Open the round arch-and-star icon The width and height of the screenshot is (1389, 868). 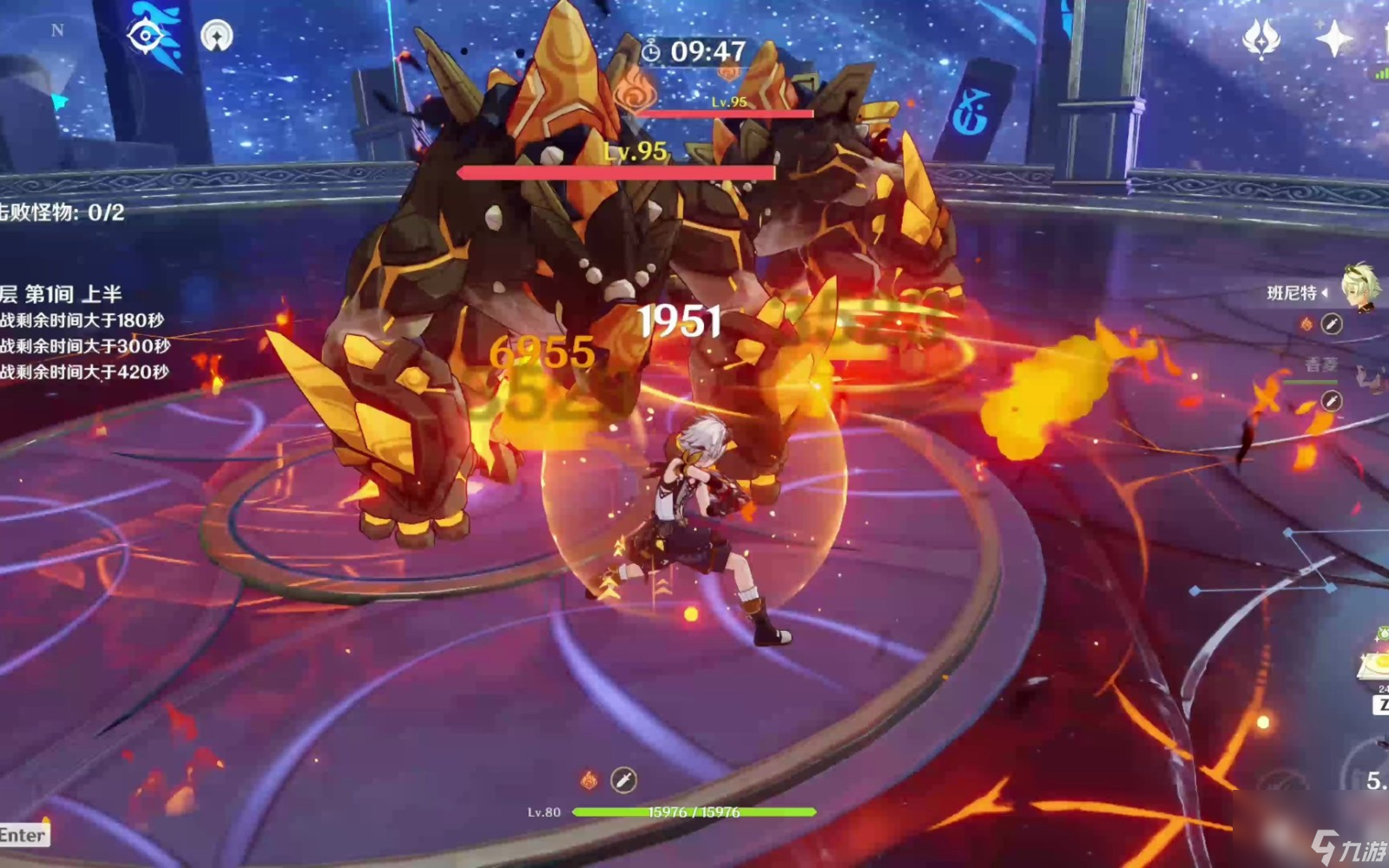pos(216,36)
